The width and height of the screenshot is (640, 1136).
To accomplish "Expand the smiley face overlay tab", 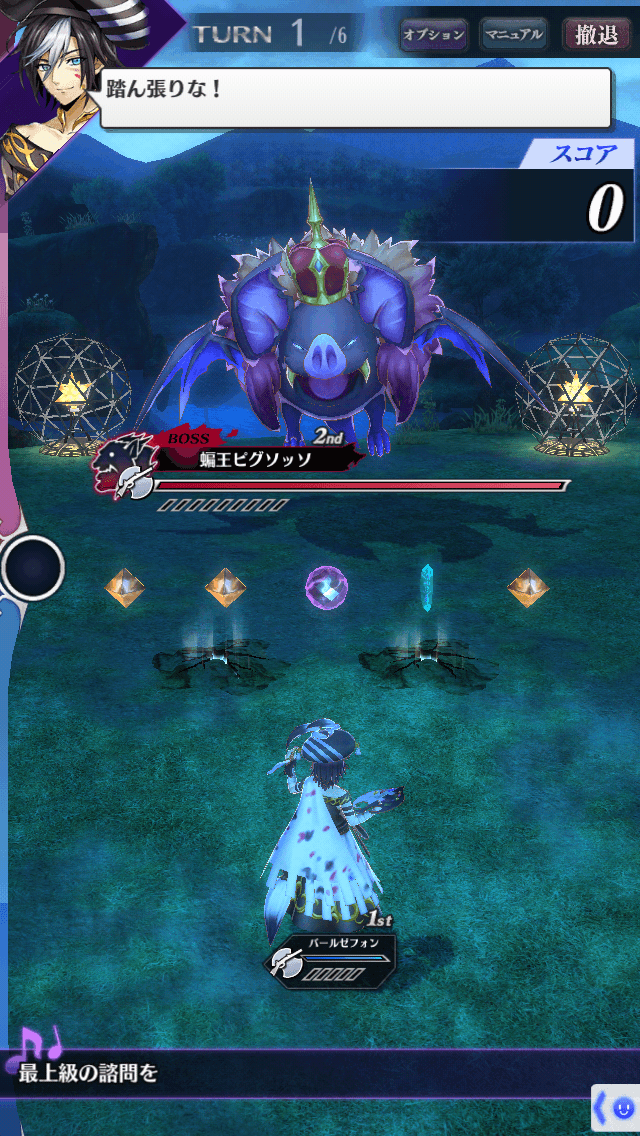I will (x=615, y=1109).
